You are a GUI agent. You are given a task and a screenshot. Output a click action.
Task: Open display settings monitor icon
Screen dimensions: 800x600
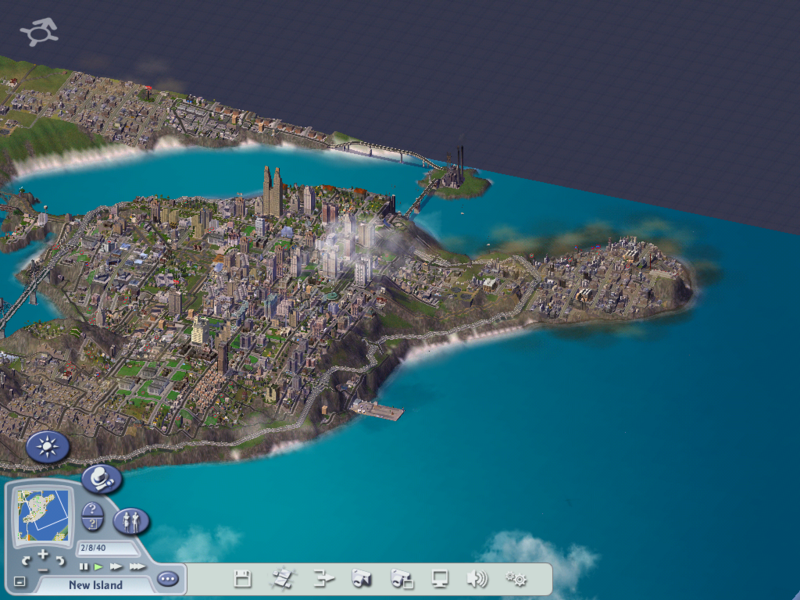pyautogui.click(x=440, y=578)
